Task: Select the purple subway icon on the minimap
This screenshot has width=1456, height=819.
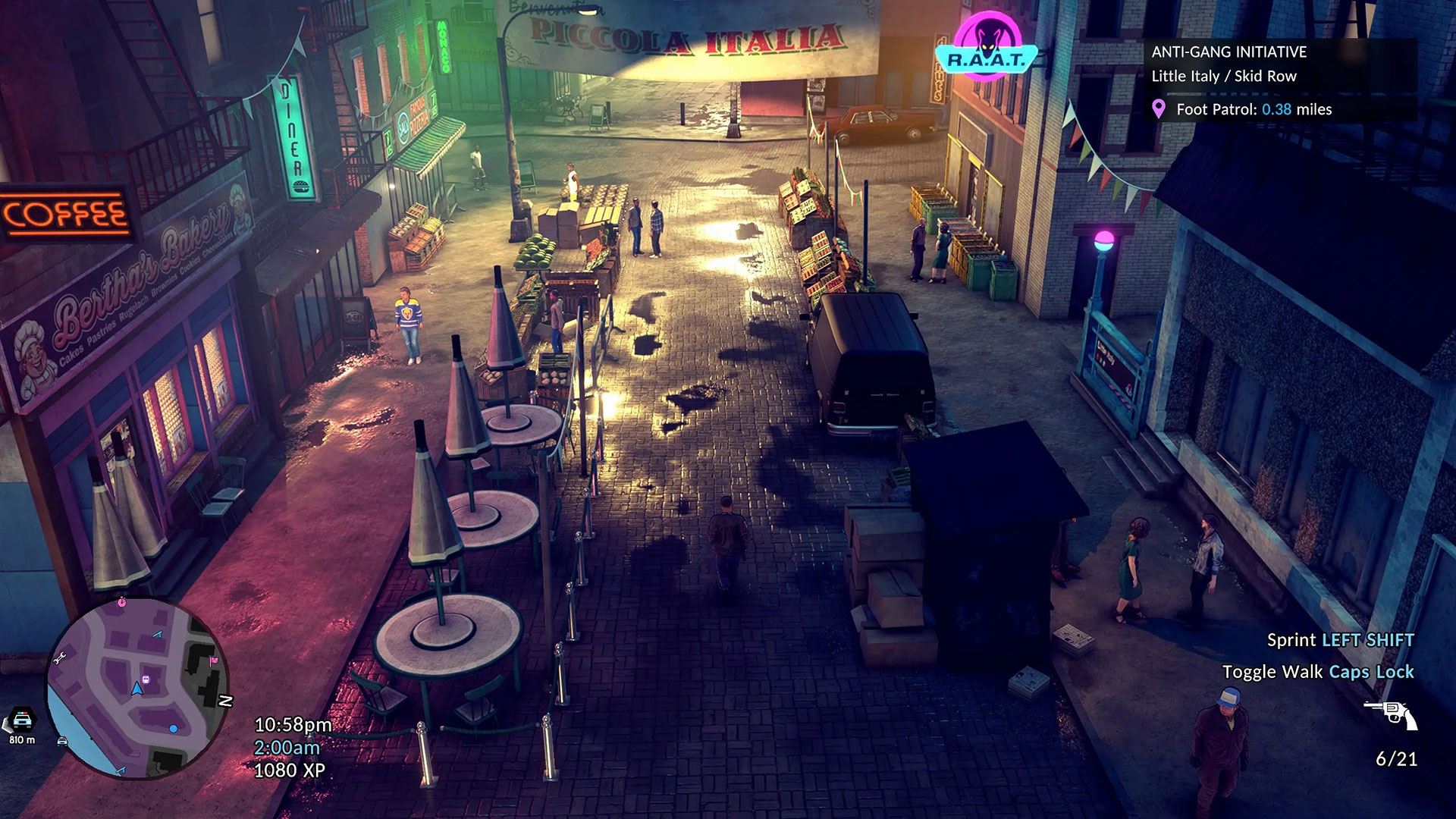Action: (x=146, y=679)
